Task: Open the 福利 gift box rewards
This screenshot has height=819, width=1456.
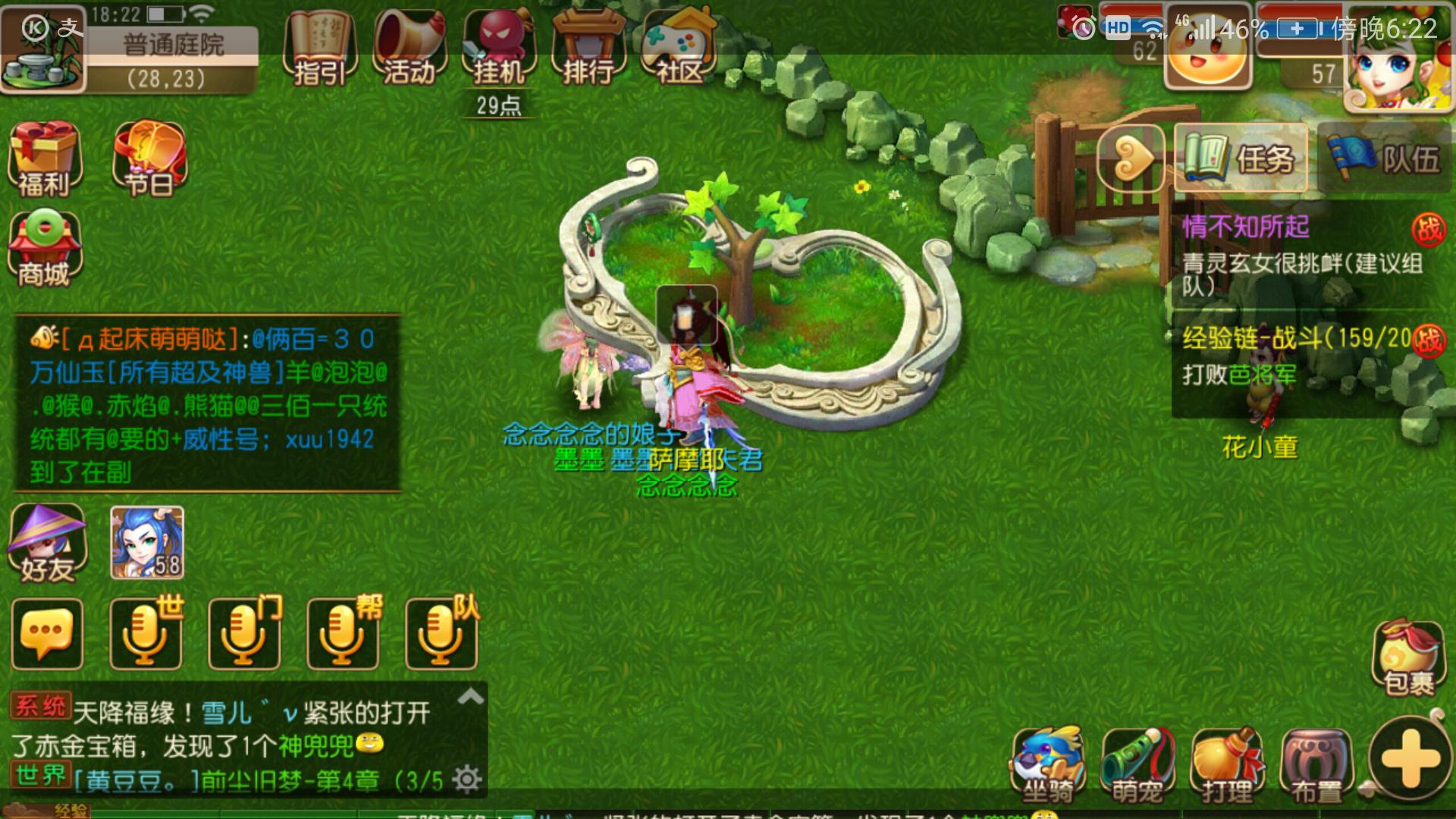Action: (x=44, y=160)
